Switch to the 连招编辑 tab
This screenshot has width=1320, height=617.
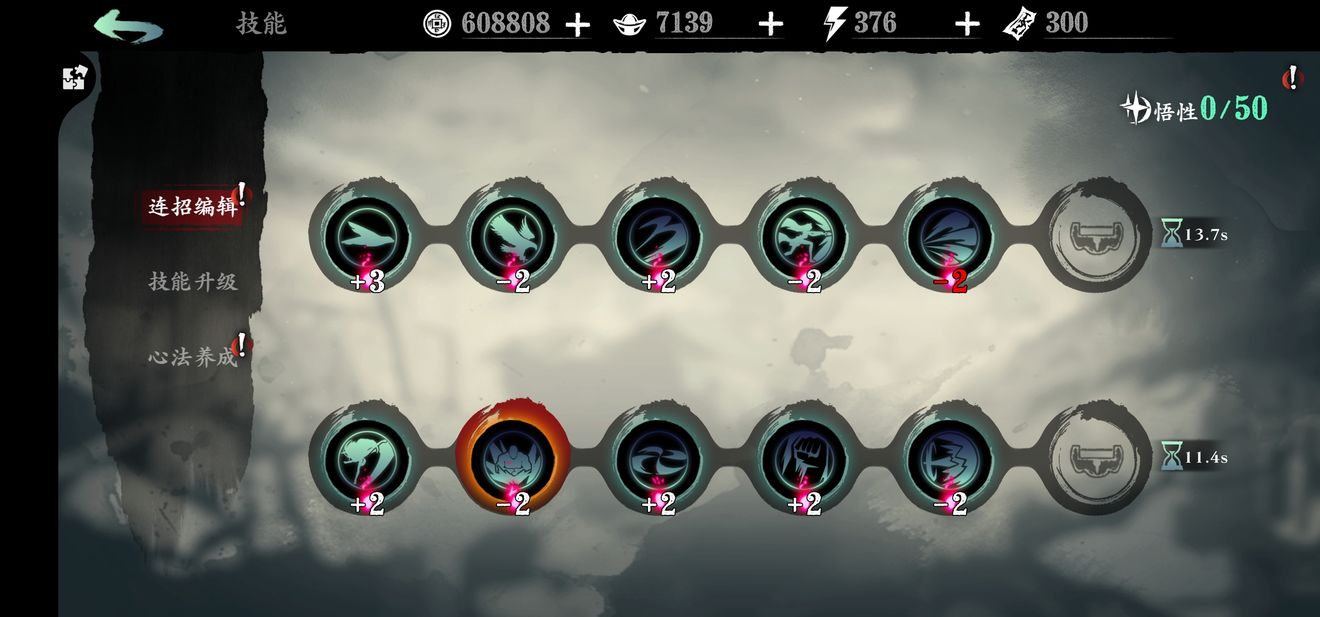coord(192,207)
